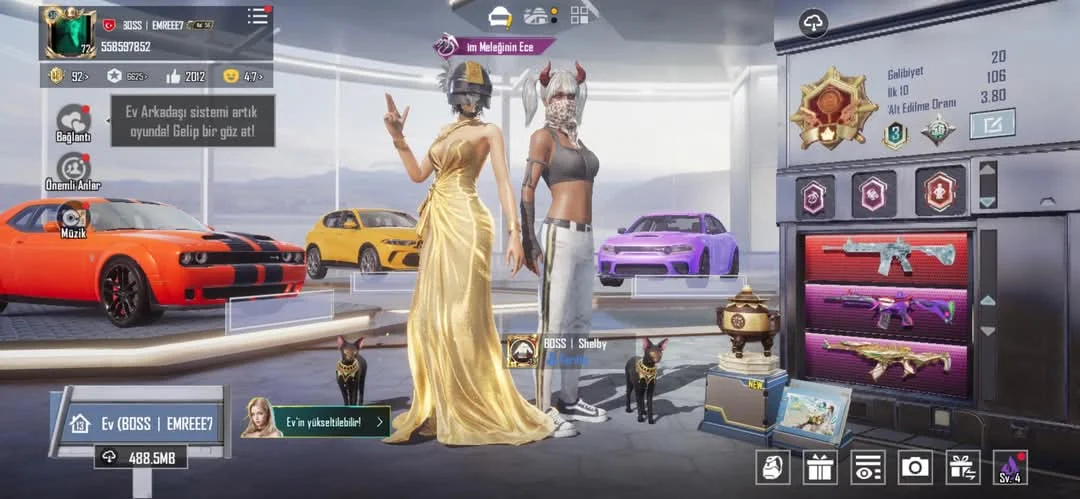Tap the 'Ev'in yükseltilebilir!' upgrade banner
This screenshot has height=499, width=1080.
316,421
